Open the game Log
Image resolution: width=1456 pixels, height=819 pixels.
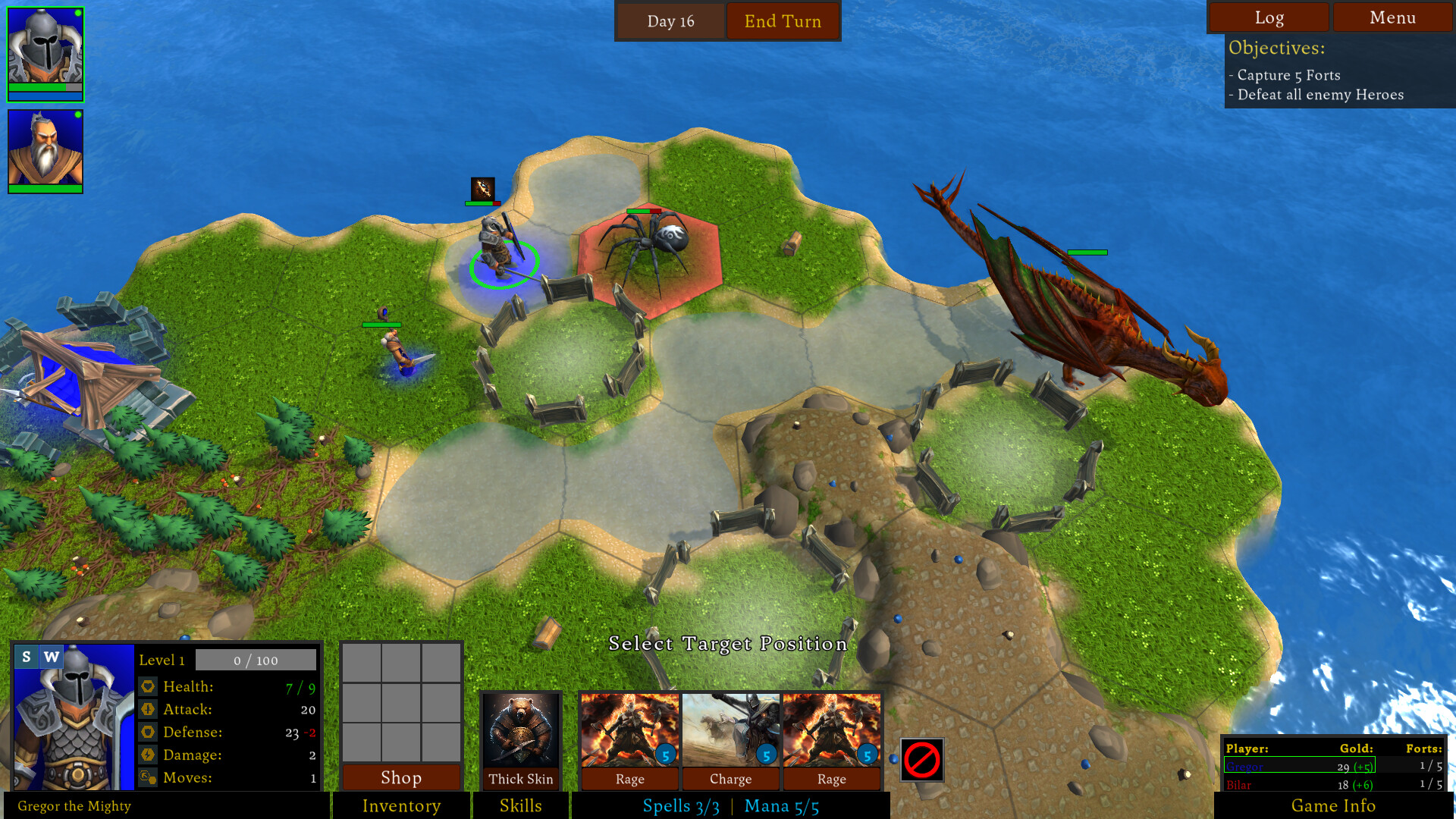(x=1269, y=17)
